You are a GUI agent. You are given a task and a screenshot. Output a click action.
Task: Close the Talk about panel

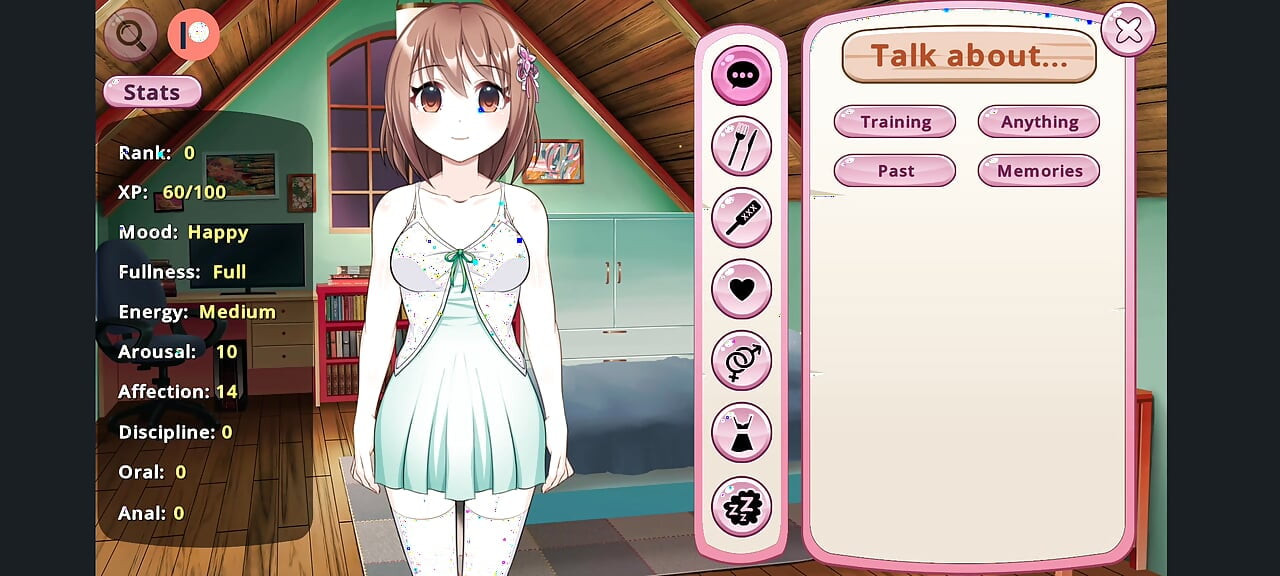coord(1128,31)
